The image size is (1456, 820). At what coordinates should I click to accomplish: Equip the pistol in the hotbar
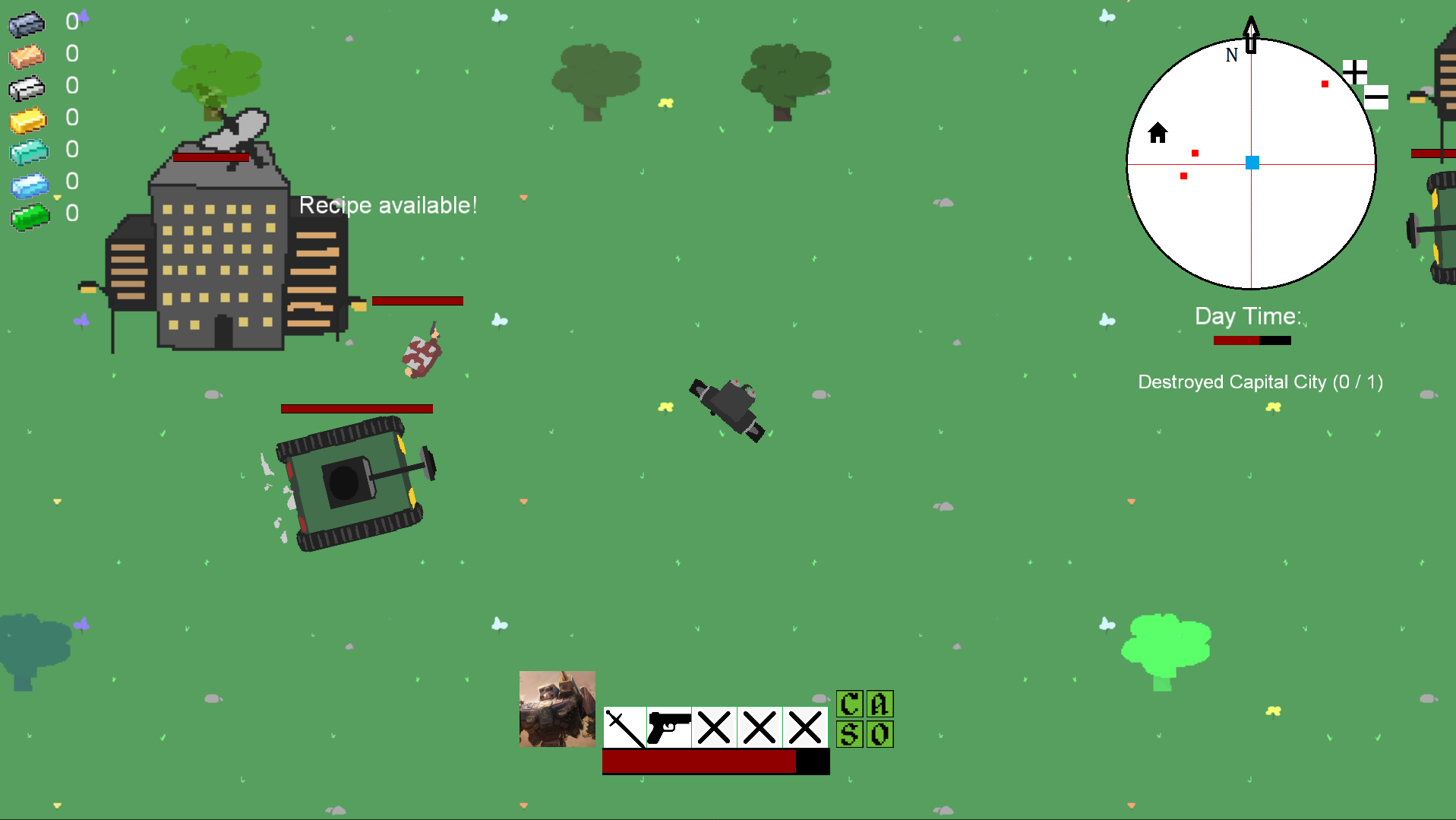(669, 727)
